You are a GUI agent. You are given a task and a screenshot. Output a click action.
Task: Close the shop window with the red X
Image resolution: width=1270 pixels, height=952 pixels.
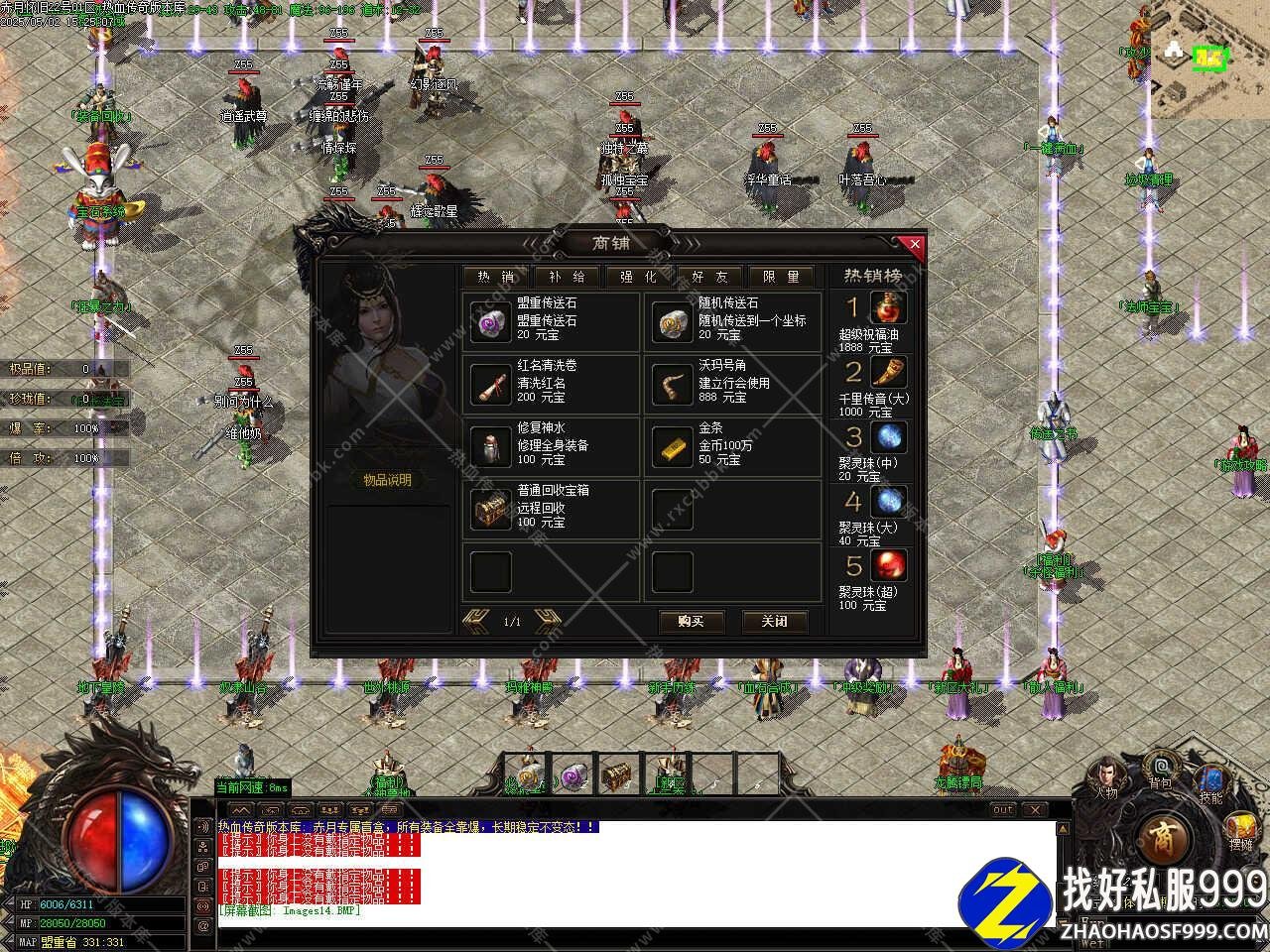pyautogui.click(x=915, y=244)
